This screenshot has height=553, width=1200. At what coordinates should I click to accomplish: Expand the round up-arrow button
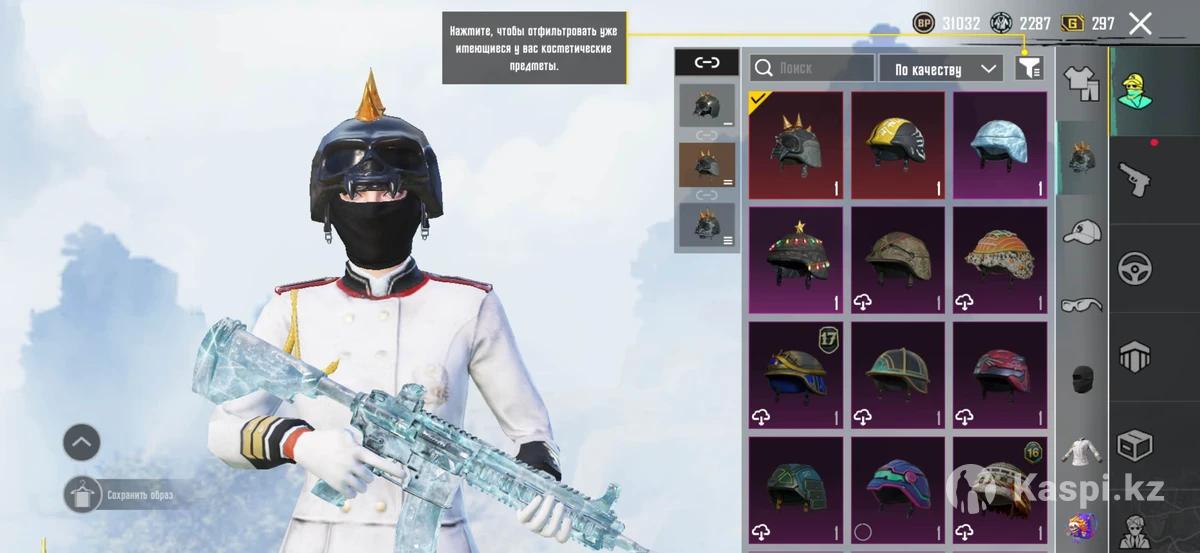[x=82, y=440]
